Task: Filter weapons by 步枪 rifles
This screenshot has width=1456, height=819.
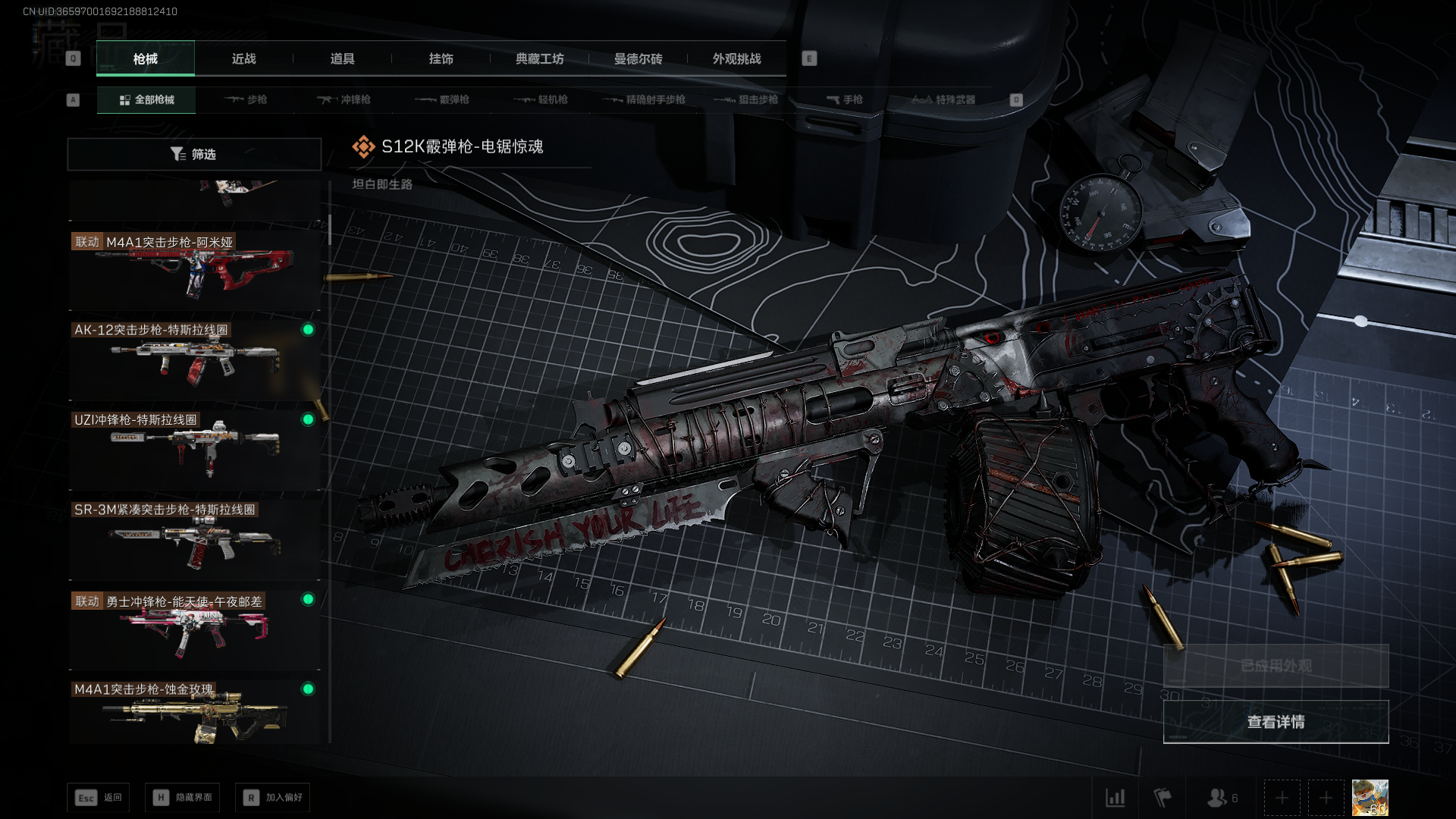Action: 246,99
